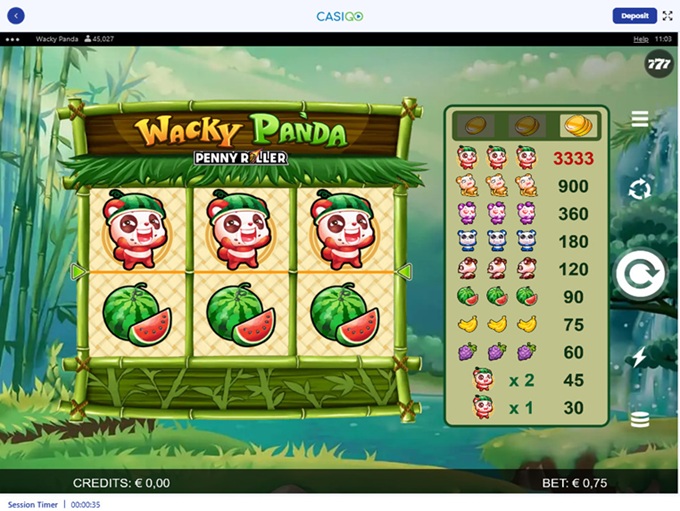Viewport: 680px width, 511px height.
Task: Toggle the lightning bolt quick spin
Action: click(640, 357)
